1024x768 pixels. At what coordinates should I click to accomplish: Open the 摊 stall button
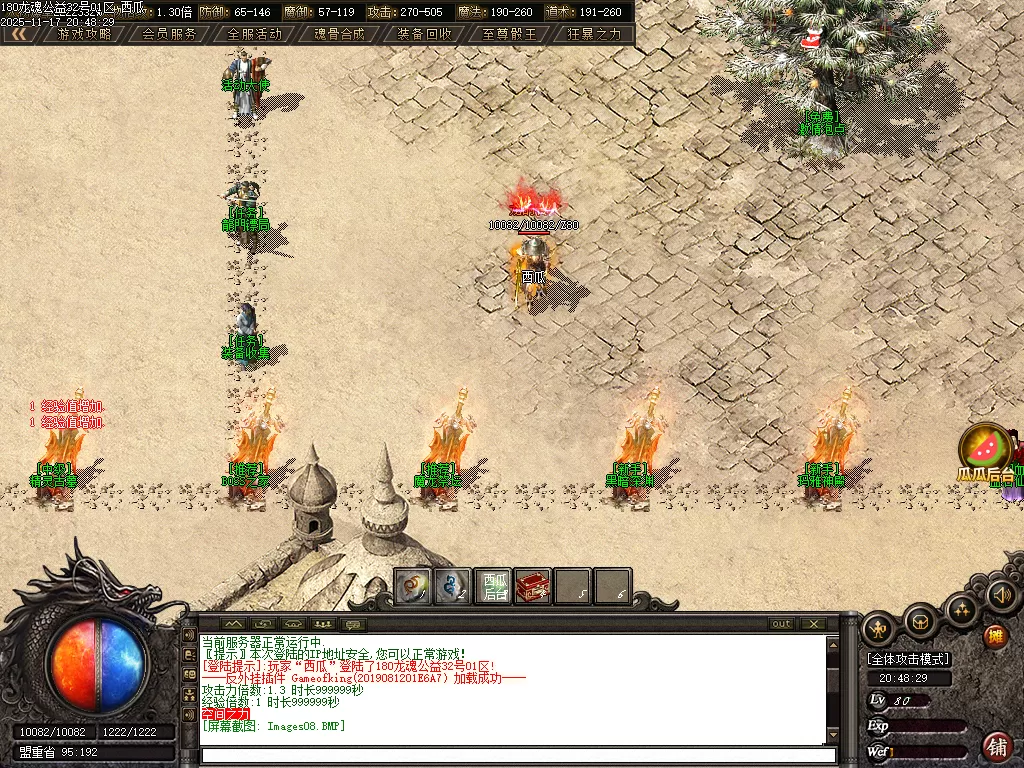995,637
